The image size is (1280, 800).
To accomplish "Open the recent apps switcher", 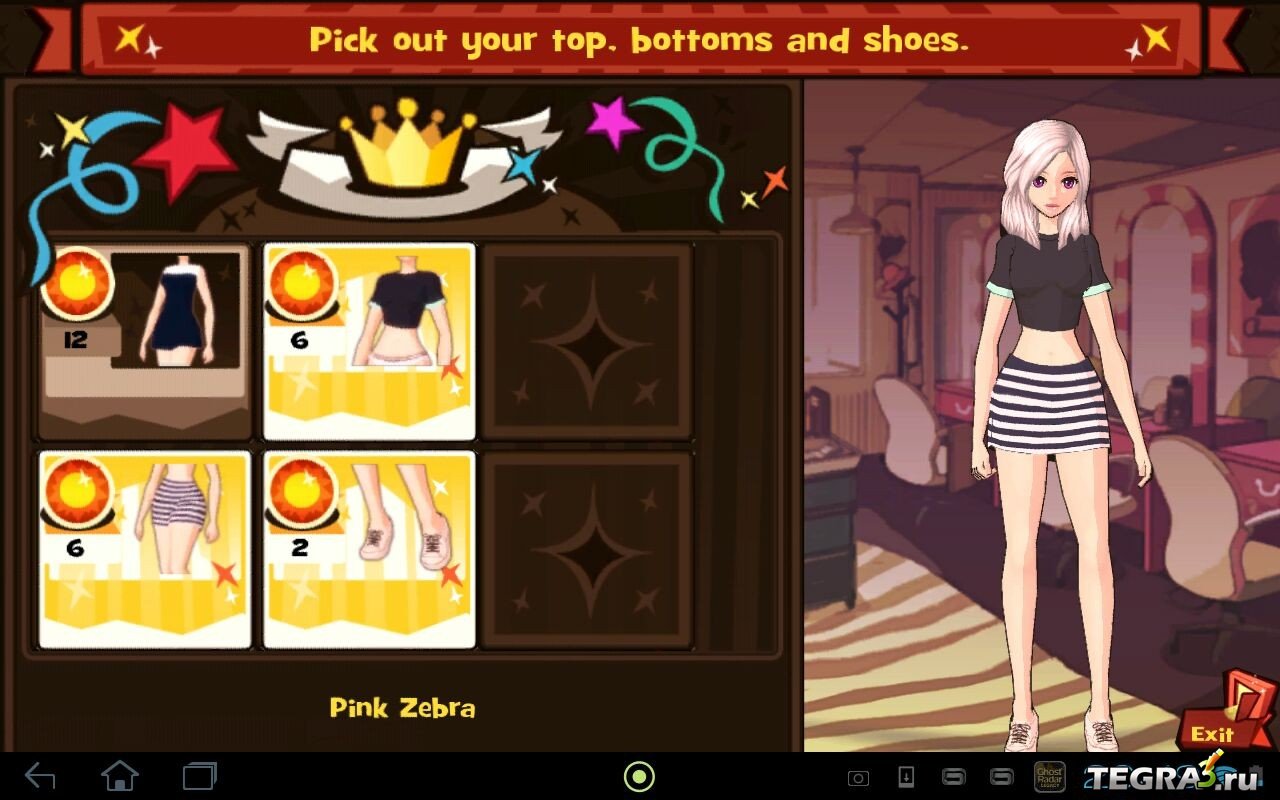I will pyautogui.click(x=199, y=776).
